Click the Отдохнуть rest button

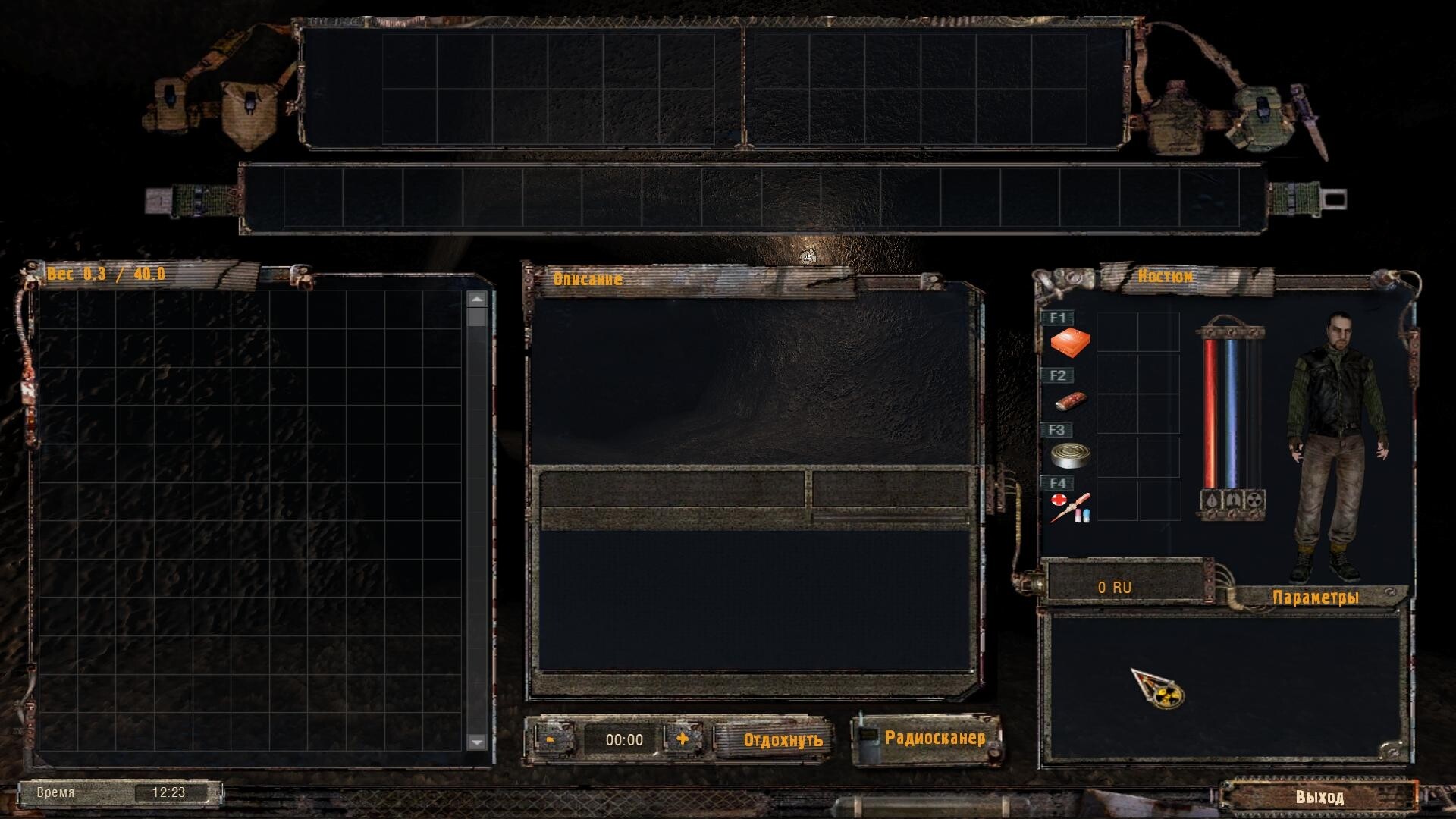point(782,740)
